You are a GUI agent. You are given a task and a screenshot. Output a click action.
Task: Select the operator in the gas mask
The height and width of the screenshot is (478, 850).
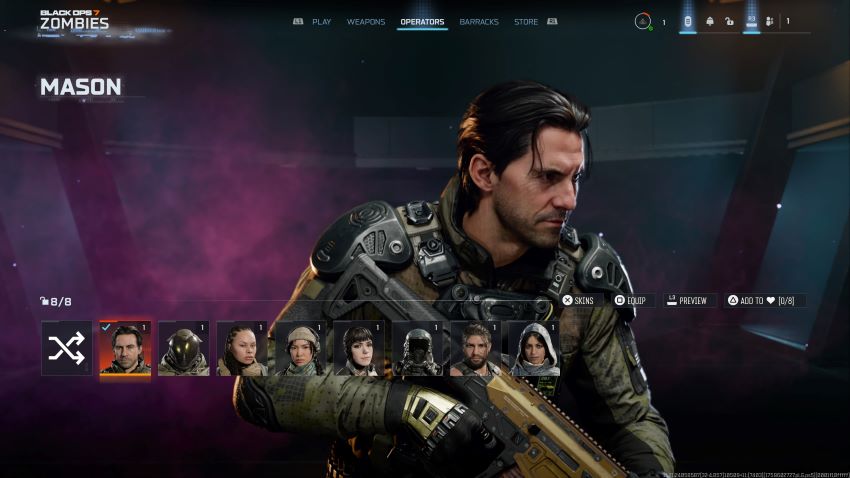(x=417, y=348)
